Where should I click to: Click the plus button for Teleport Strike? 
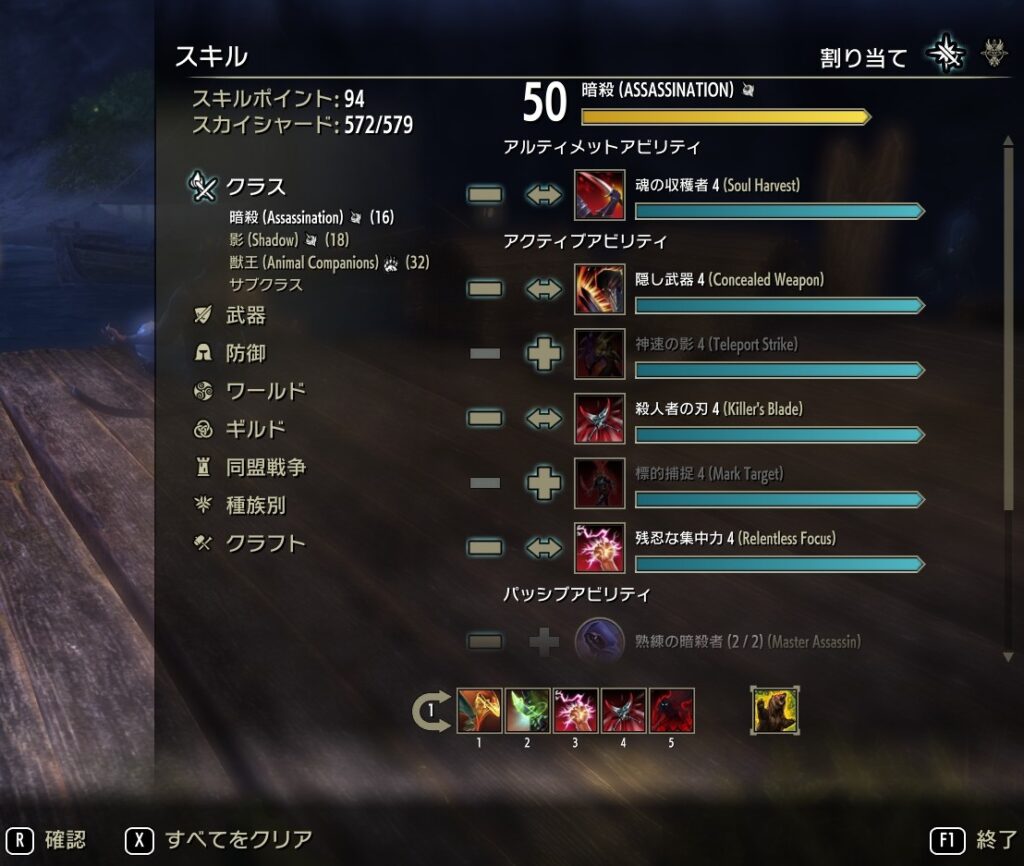point(544,354)
